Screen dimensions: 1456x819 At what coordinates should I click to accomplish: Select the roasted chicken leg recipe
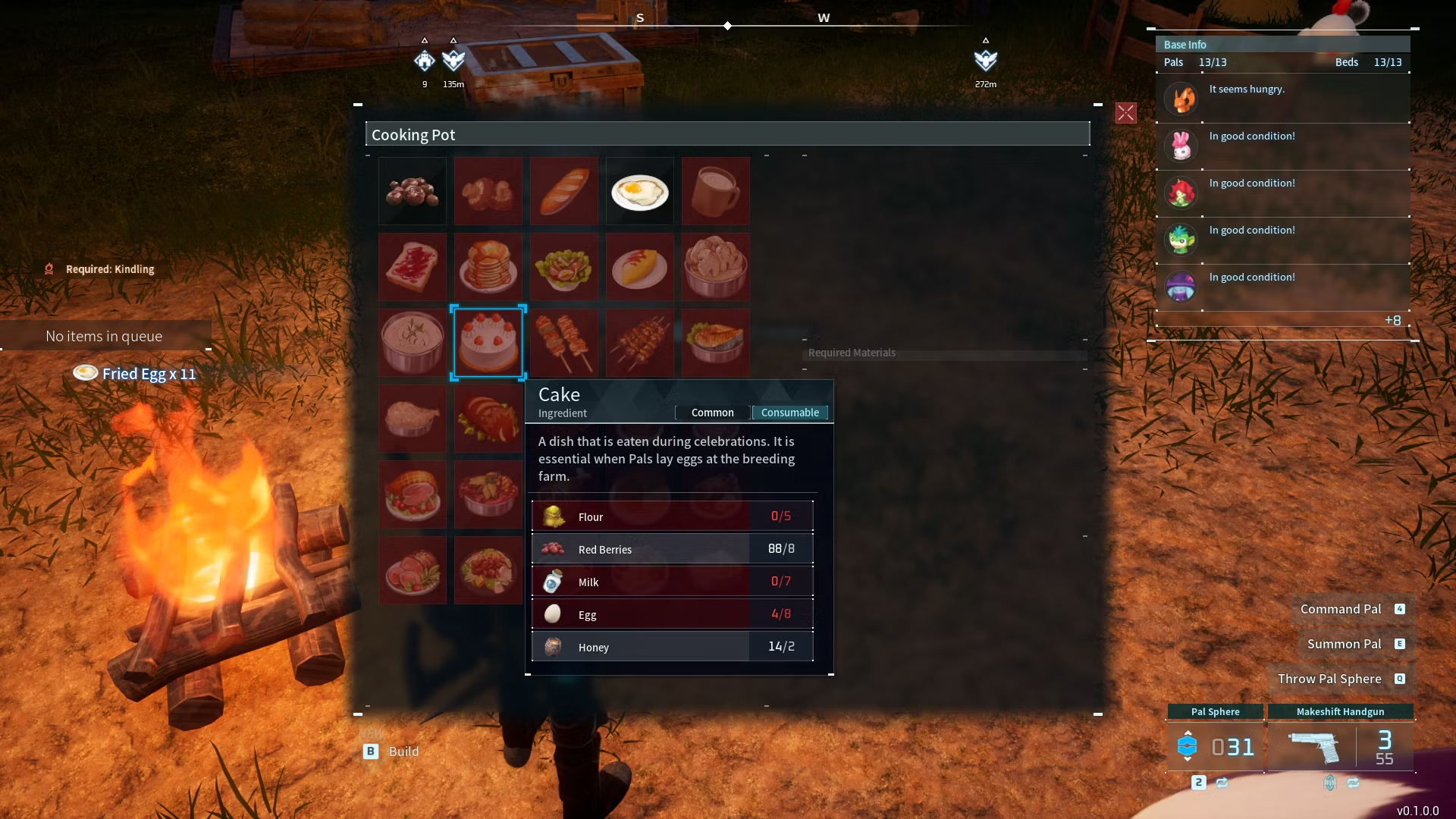pos(413,418)
